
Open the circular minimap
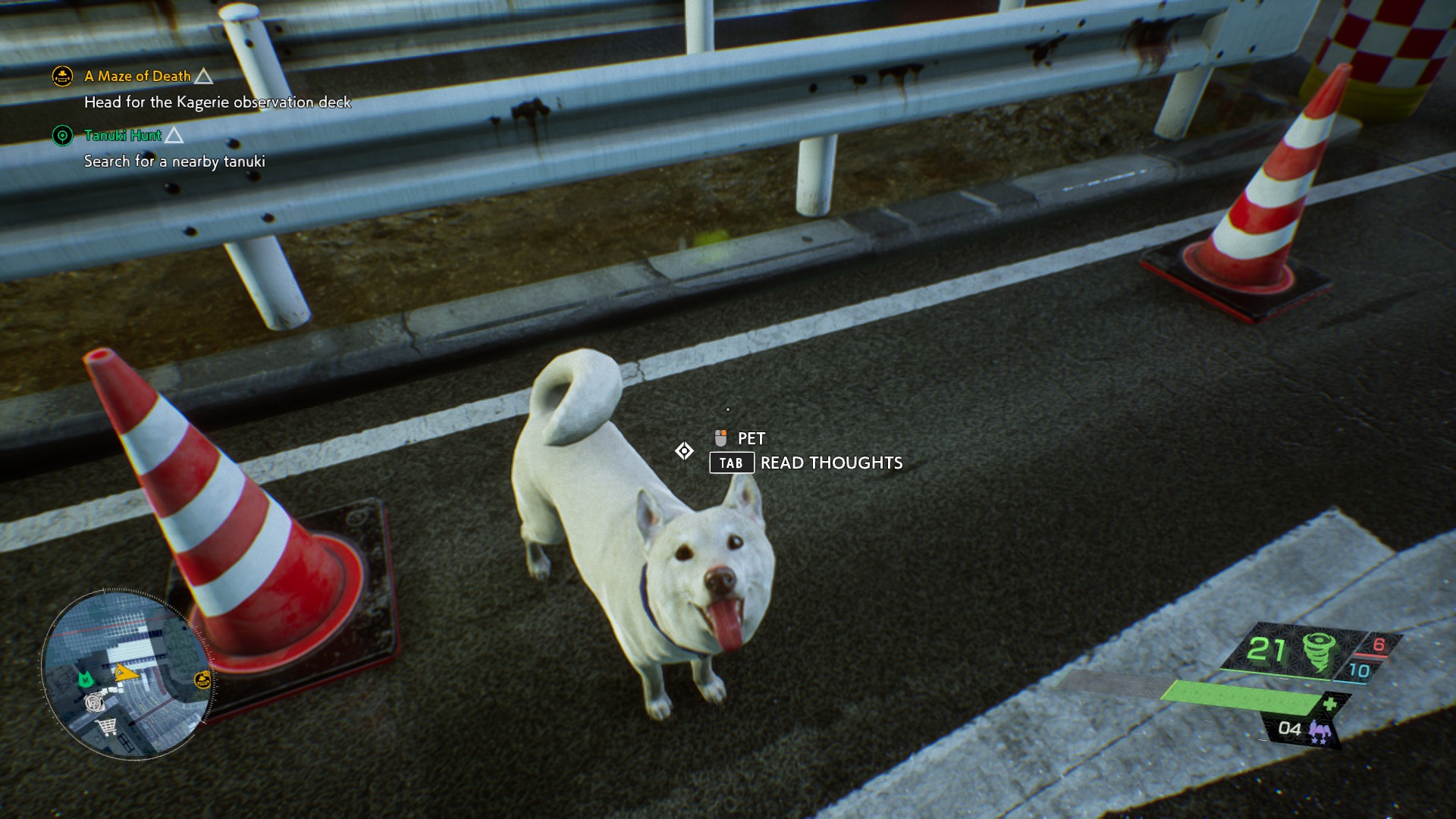[127, 673]
